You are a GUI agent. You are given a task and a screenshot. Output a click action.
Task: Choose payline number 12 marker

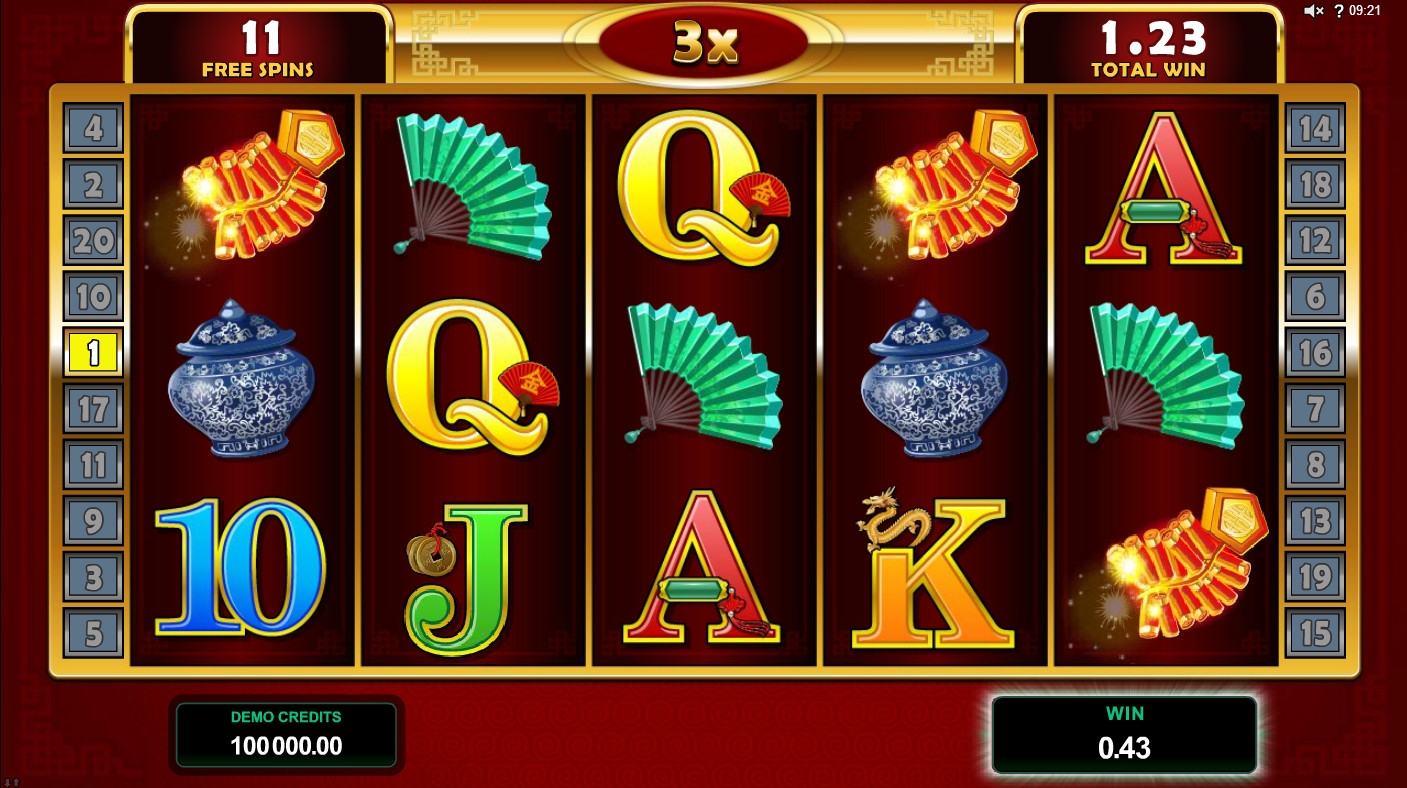coord(1315,240)
